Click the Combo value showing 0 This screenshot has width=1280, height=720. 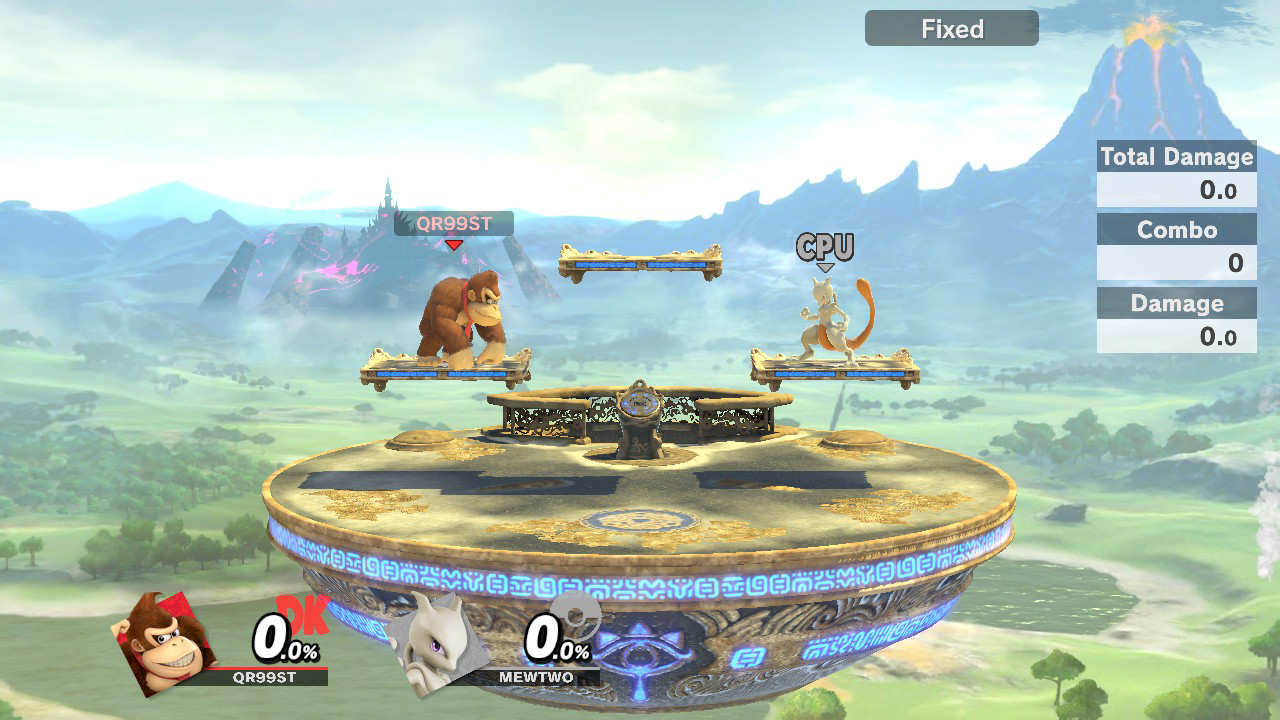1230,262
